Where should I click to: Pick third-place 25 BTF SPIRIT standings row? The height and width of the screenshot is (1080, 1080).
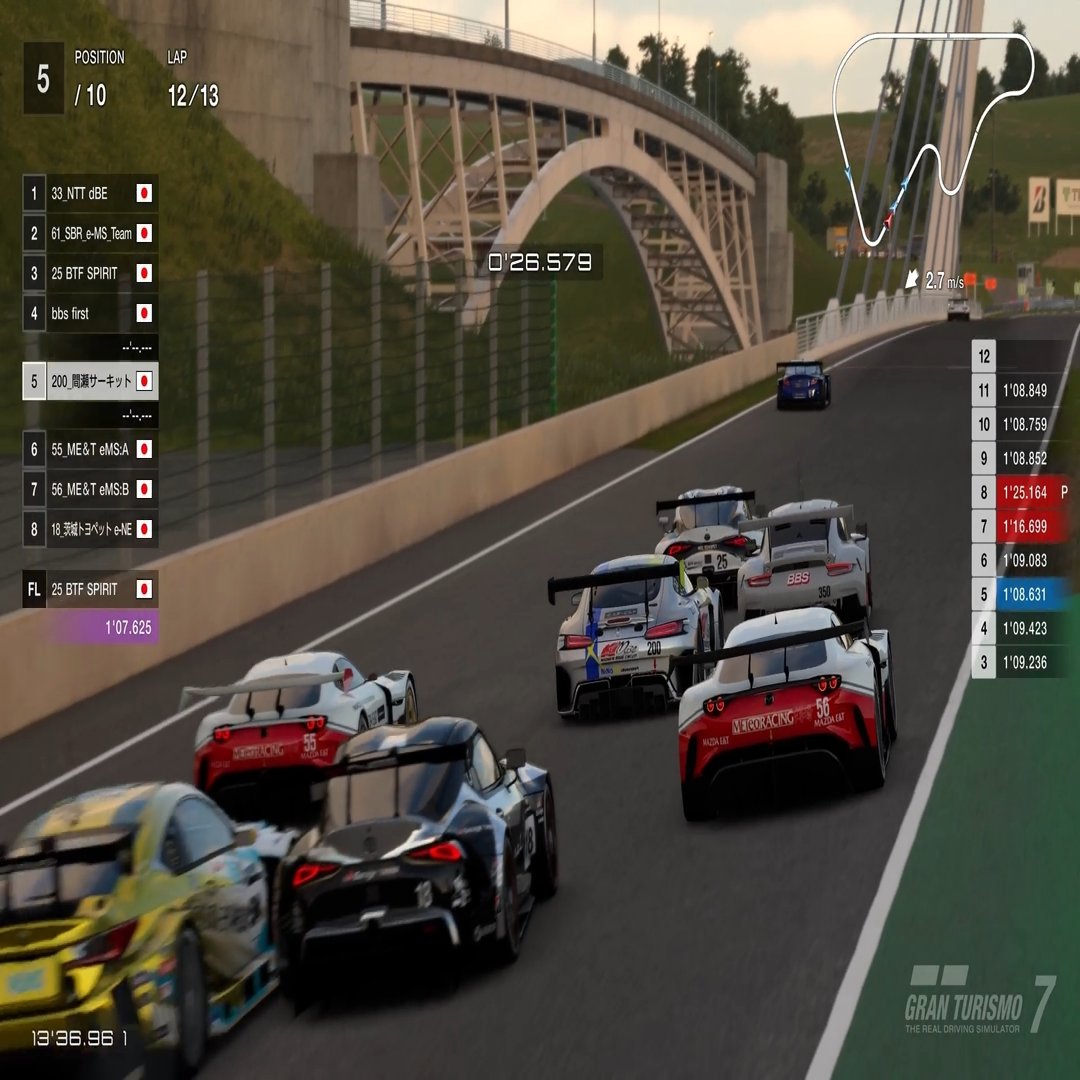pyautogui.click(x=90, y=273)
